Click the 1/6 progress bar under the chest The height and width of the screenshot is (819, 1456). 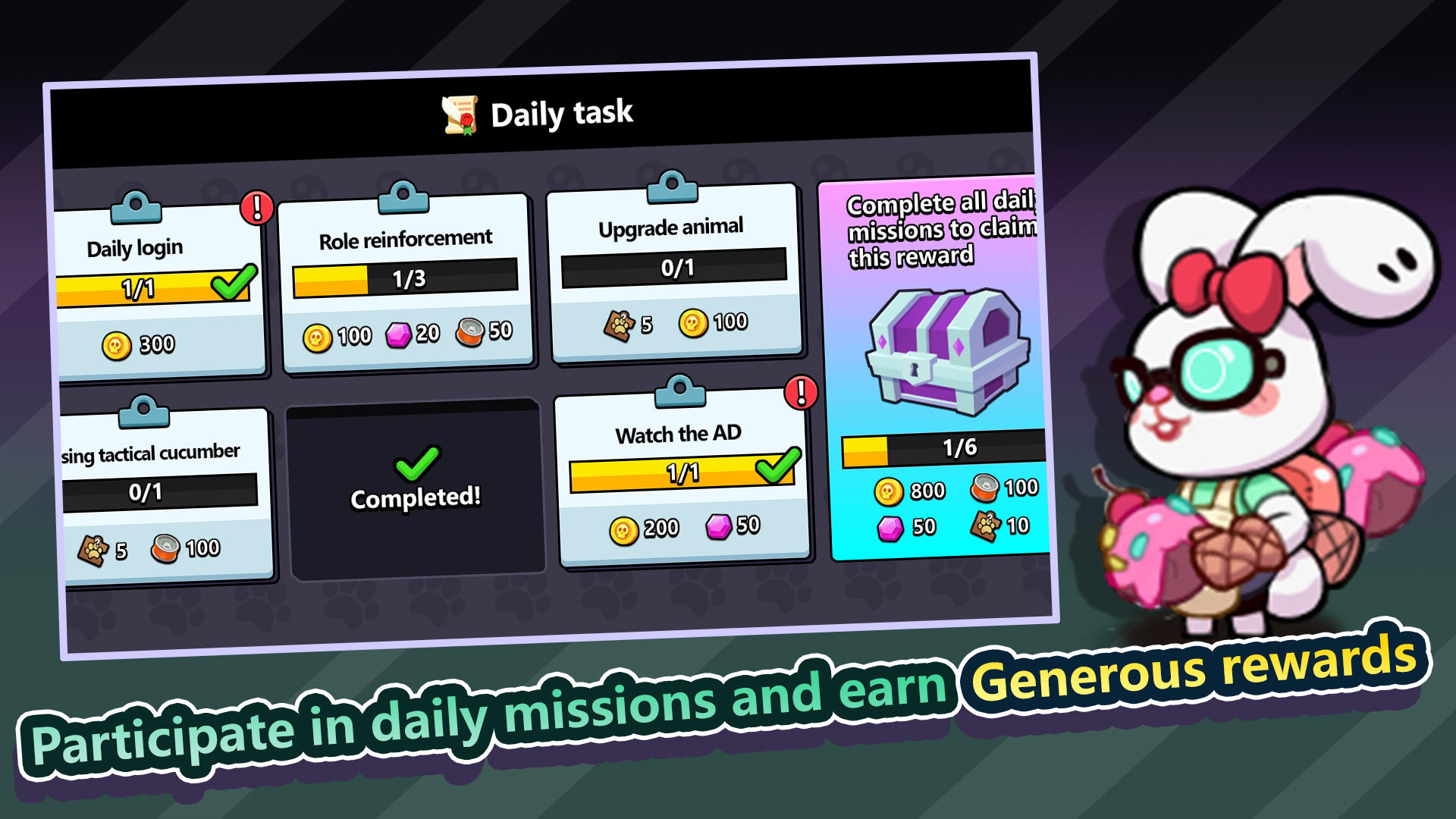944,447
